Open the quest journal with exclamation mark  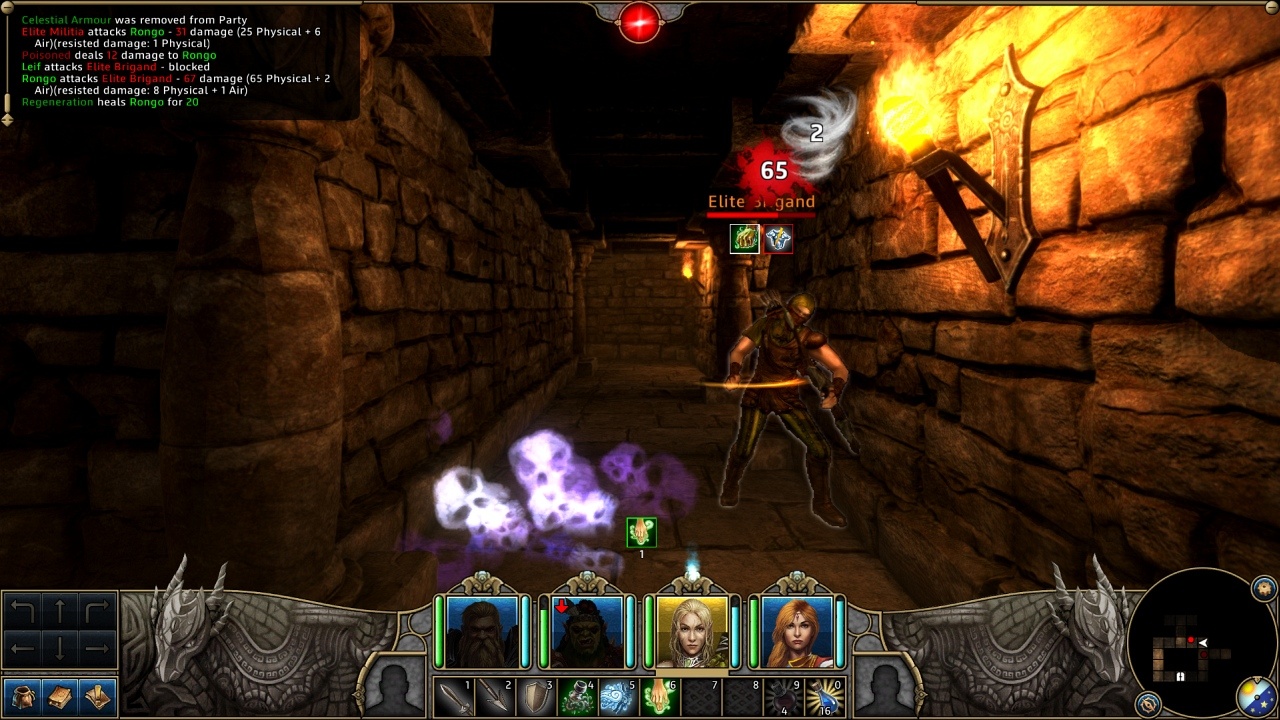98,696
